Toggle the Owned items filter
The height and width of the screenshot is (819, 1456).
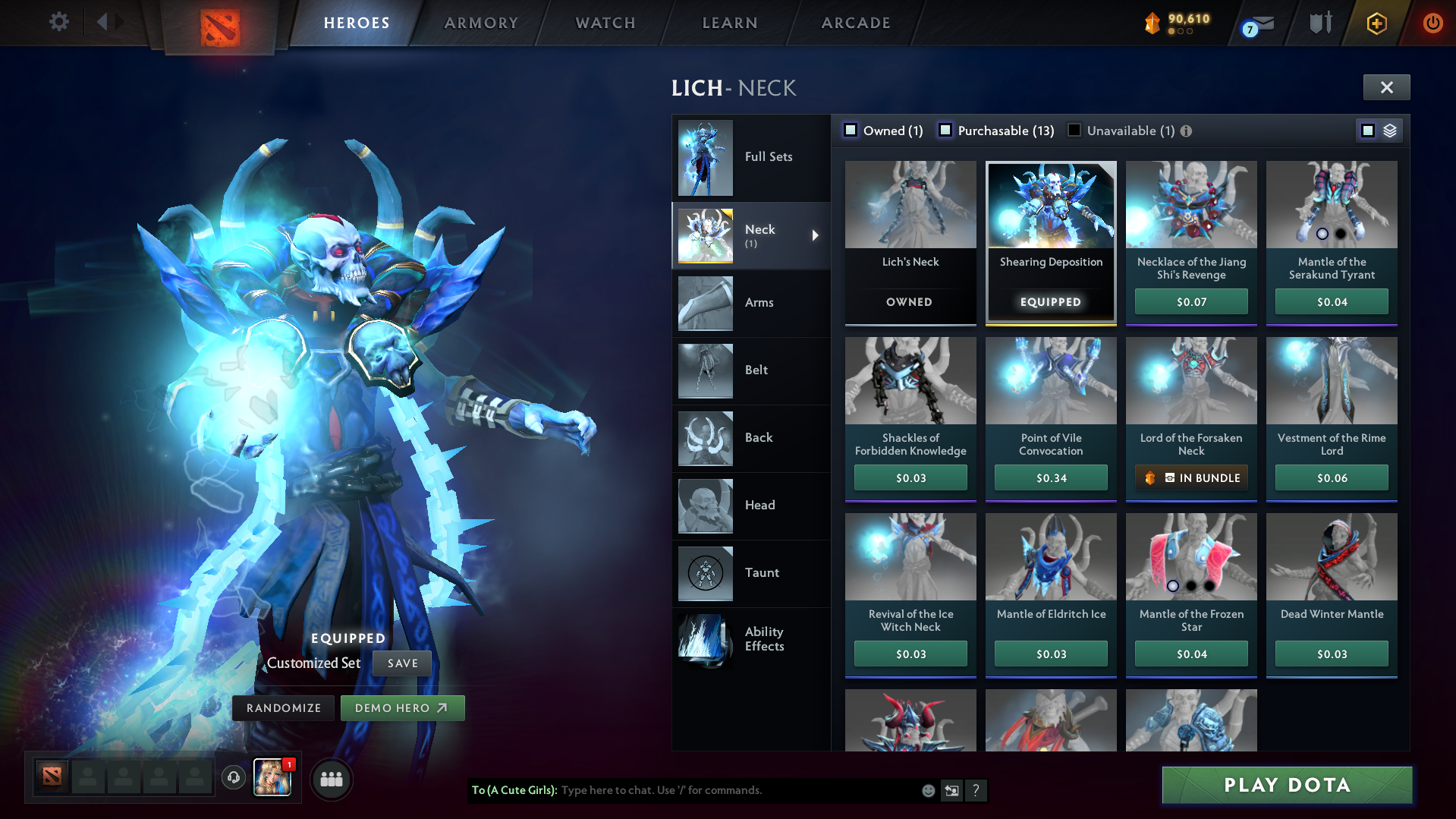click(851, 131)
